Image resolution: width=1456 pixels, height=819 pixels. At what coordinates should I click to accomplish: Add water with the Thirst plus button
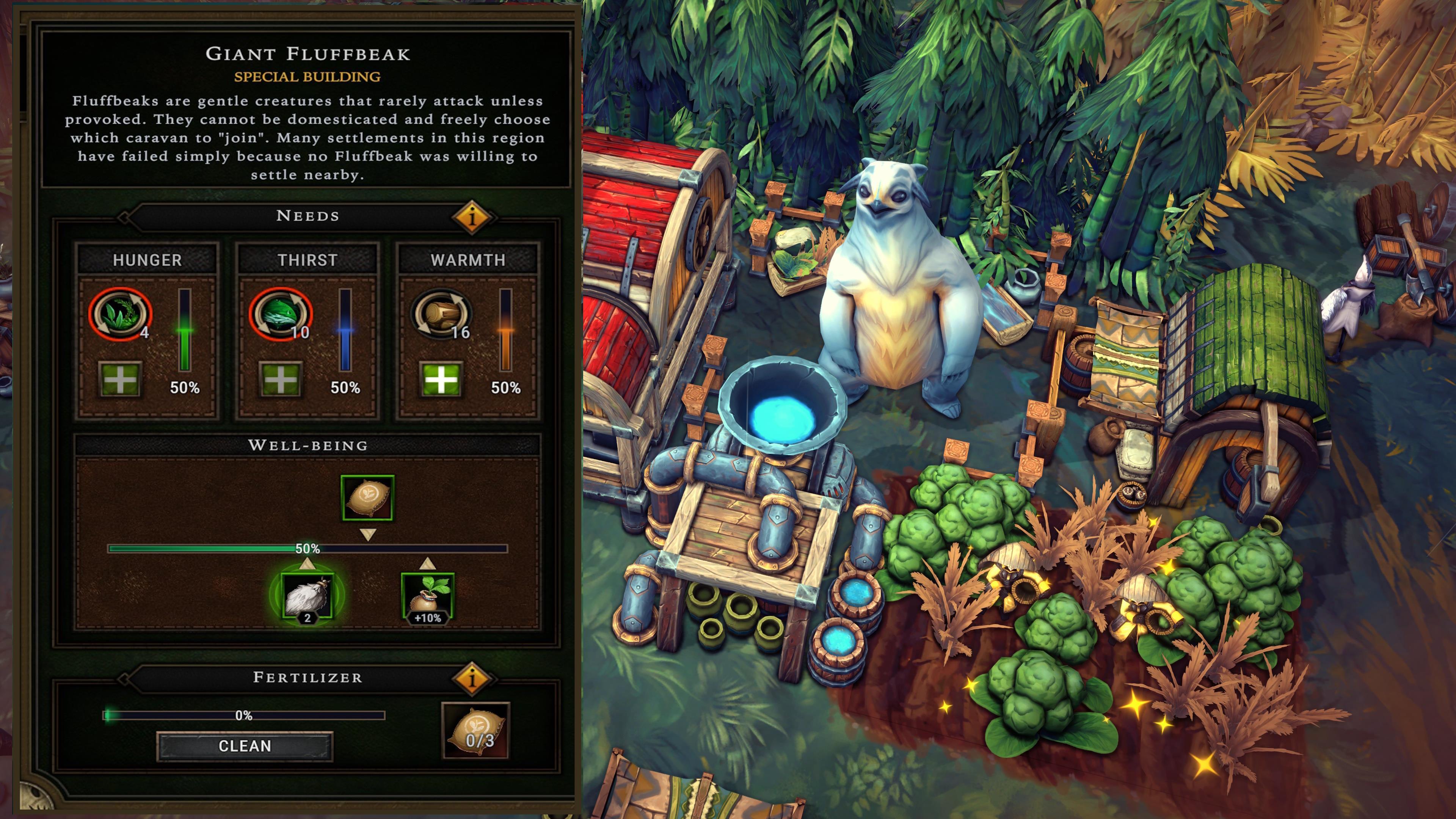[x=280, y=379]
